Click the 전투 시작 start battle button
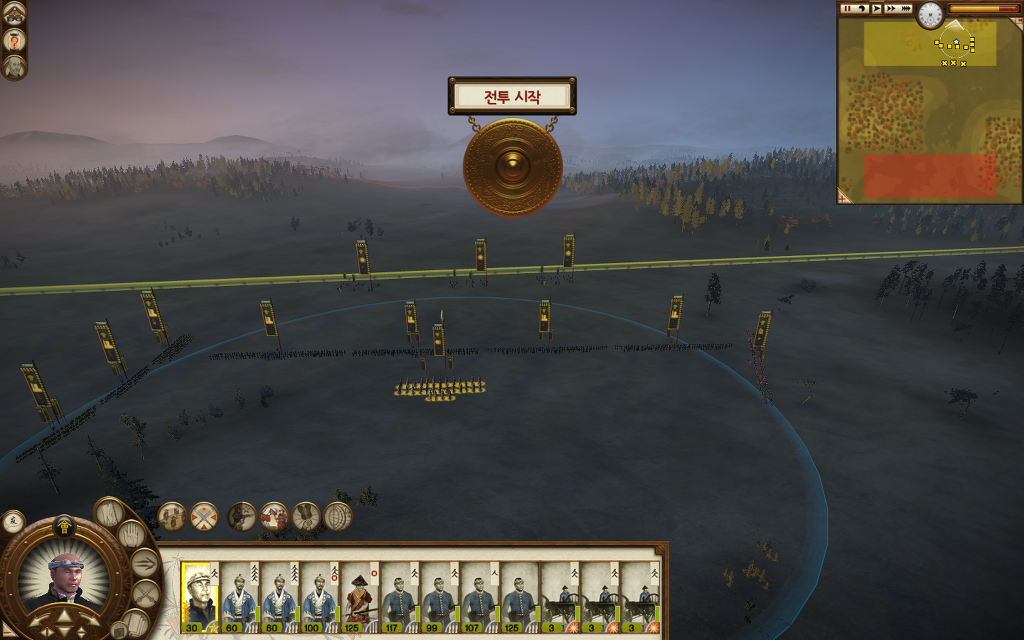 coord(512,97)
